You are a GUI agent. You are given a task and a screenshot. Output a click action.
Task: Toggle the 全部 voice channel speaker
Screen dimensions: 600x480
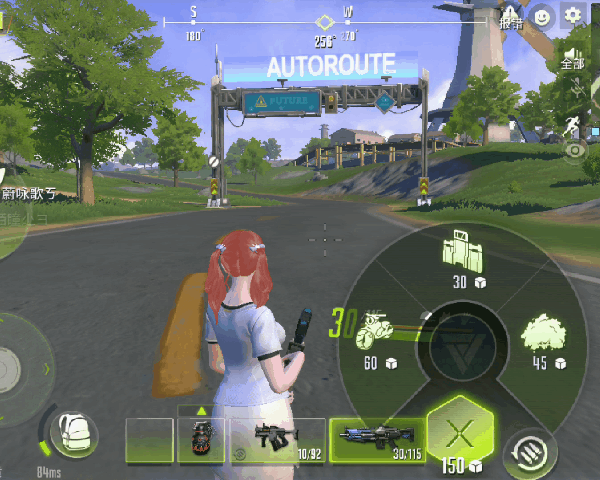[x=573, y=58]
